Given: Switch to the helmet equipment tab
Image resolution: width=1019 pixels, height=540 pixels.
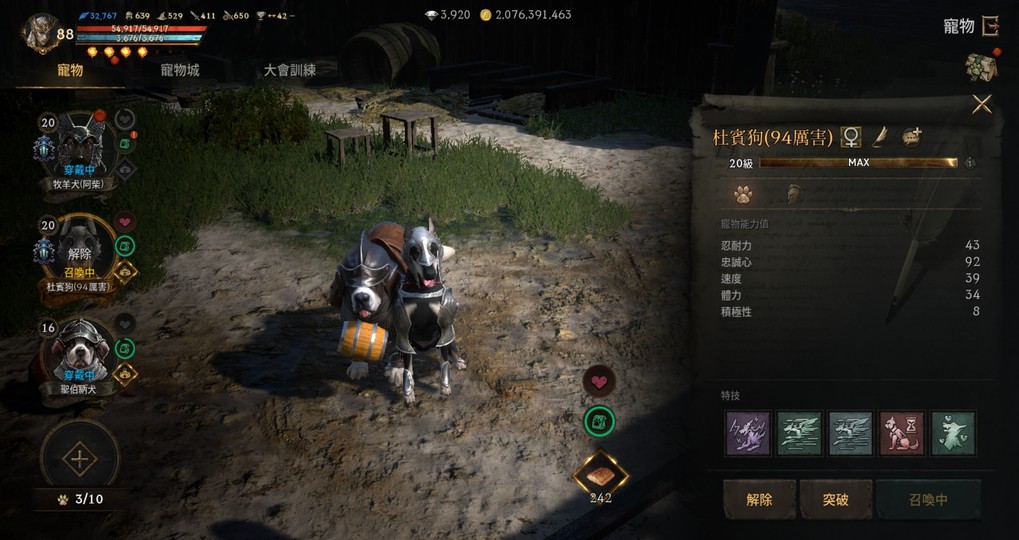Looking at the screenshot, I should (x=793, y=194).
